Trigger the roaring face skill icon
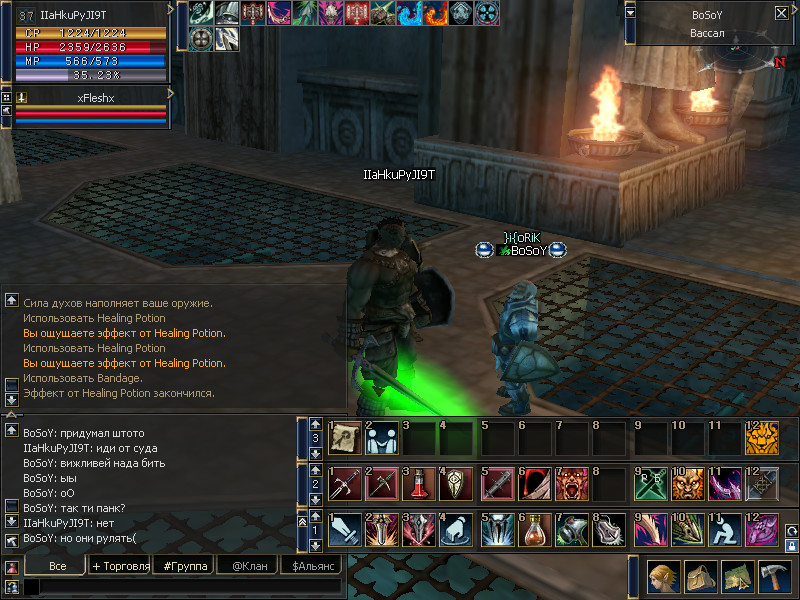800x600 pixels. tap(571, 483)
